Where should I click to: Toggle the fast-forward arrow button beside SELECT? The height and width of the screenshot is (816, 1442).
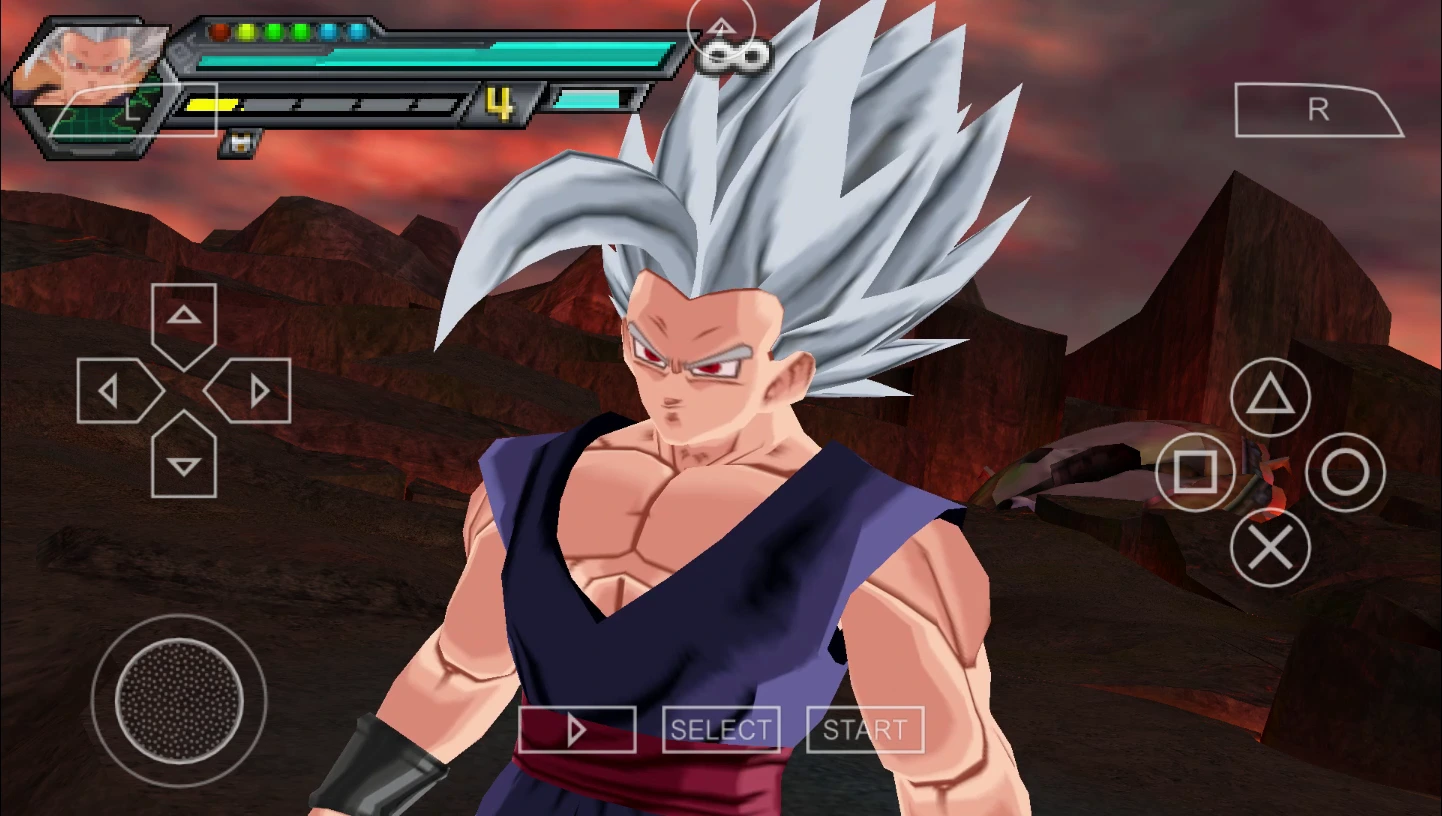pos(577,730)
